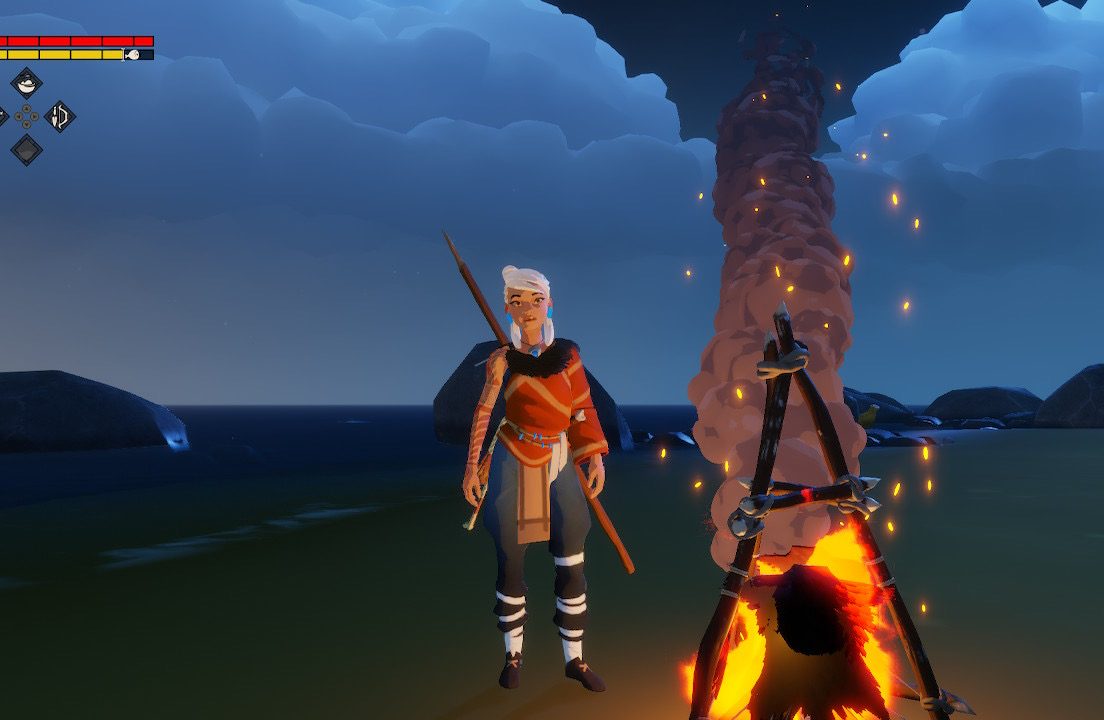The height and width of the screenshot is (720, 1104).
Task: Choose the spear and bow weapon slot
Action: click(60, 117)
